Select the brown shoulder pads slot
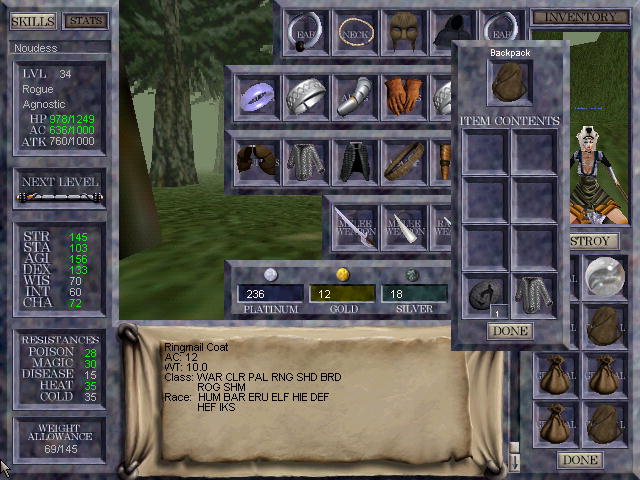The image size is (640, 480). point(257,159)
